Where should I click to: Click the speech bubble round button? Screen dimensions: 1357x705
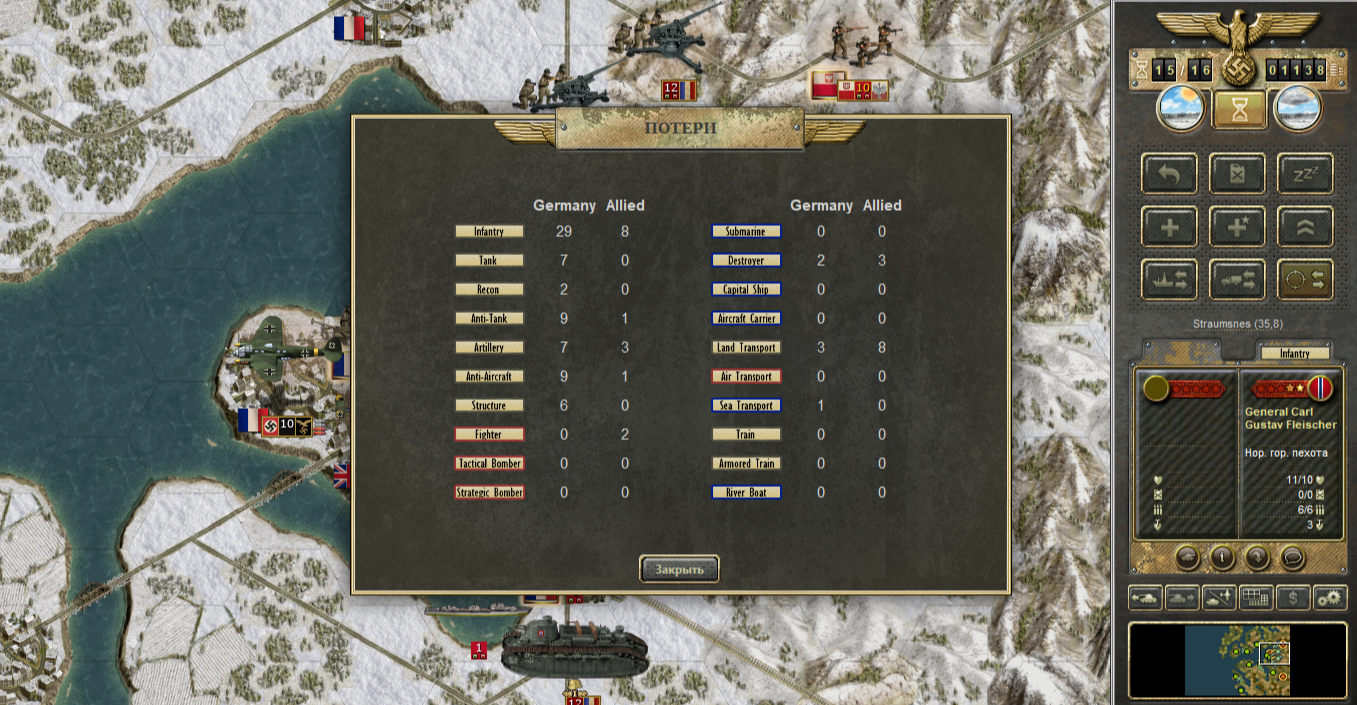tap(1292, 556)
